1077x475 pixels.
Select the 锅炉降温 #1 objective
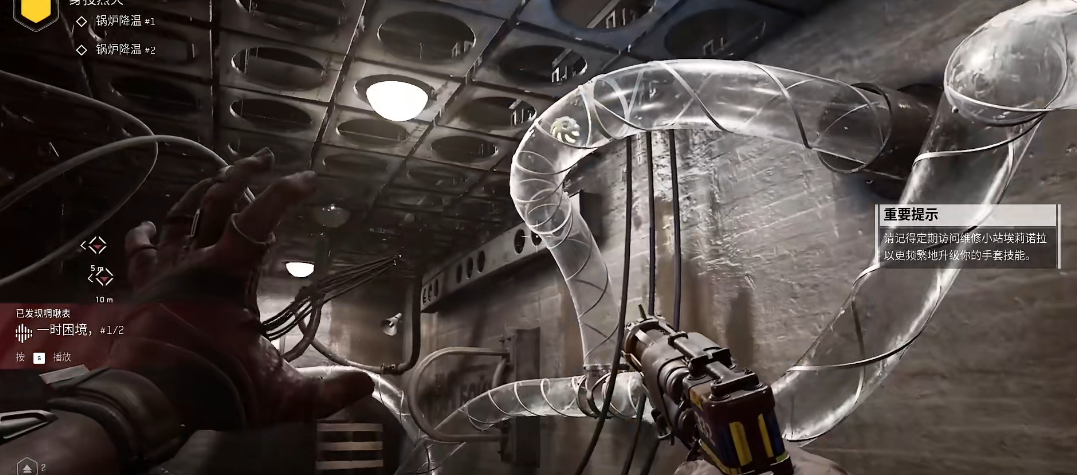click(124, 20)
